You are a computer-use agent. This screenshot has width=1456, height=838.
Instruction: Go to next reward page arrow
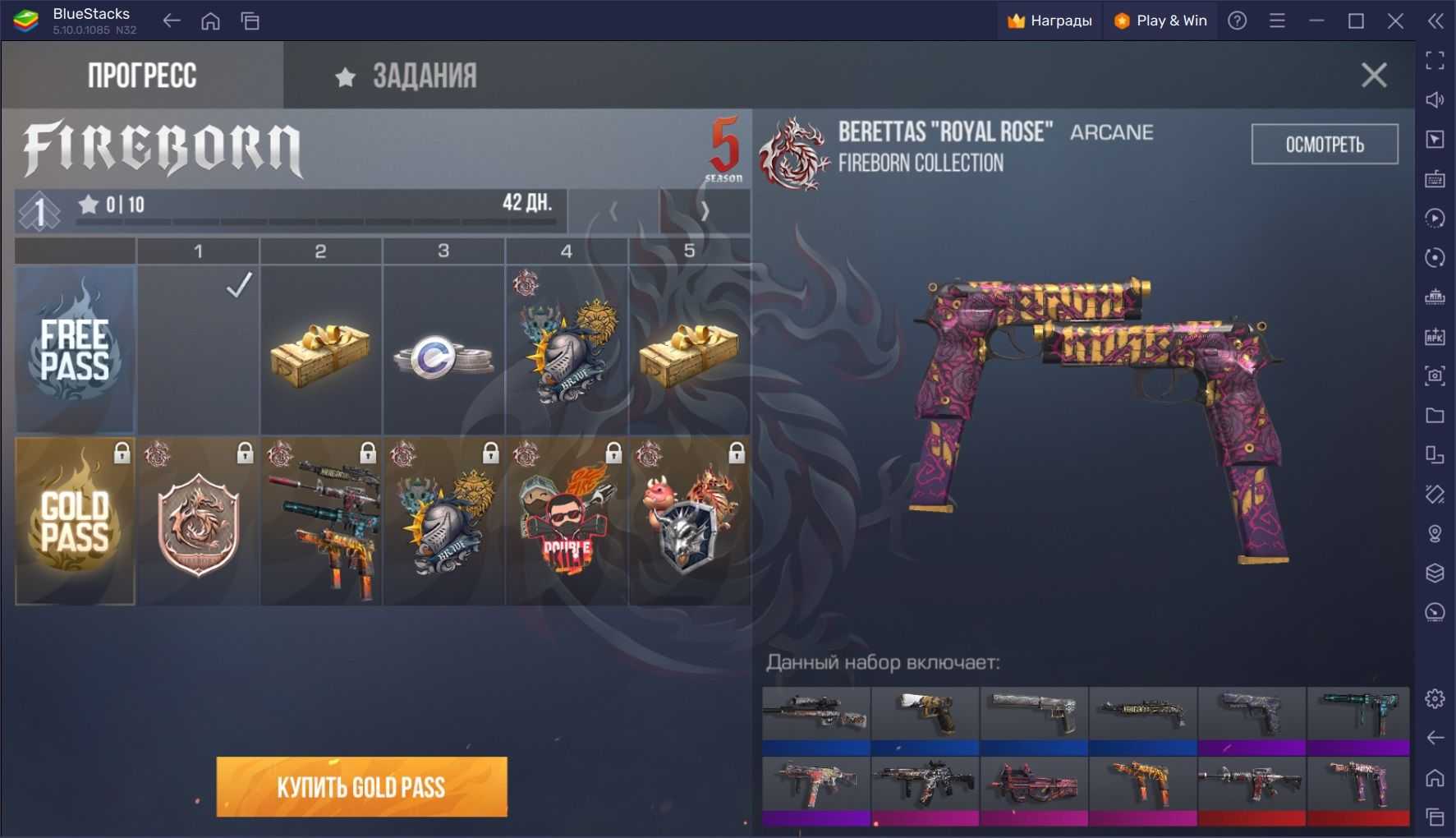click(x=705, y=211)
